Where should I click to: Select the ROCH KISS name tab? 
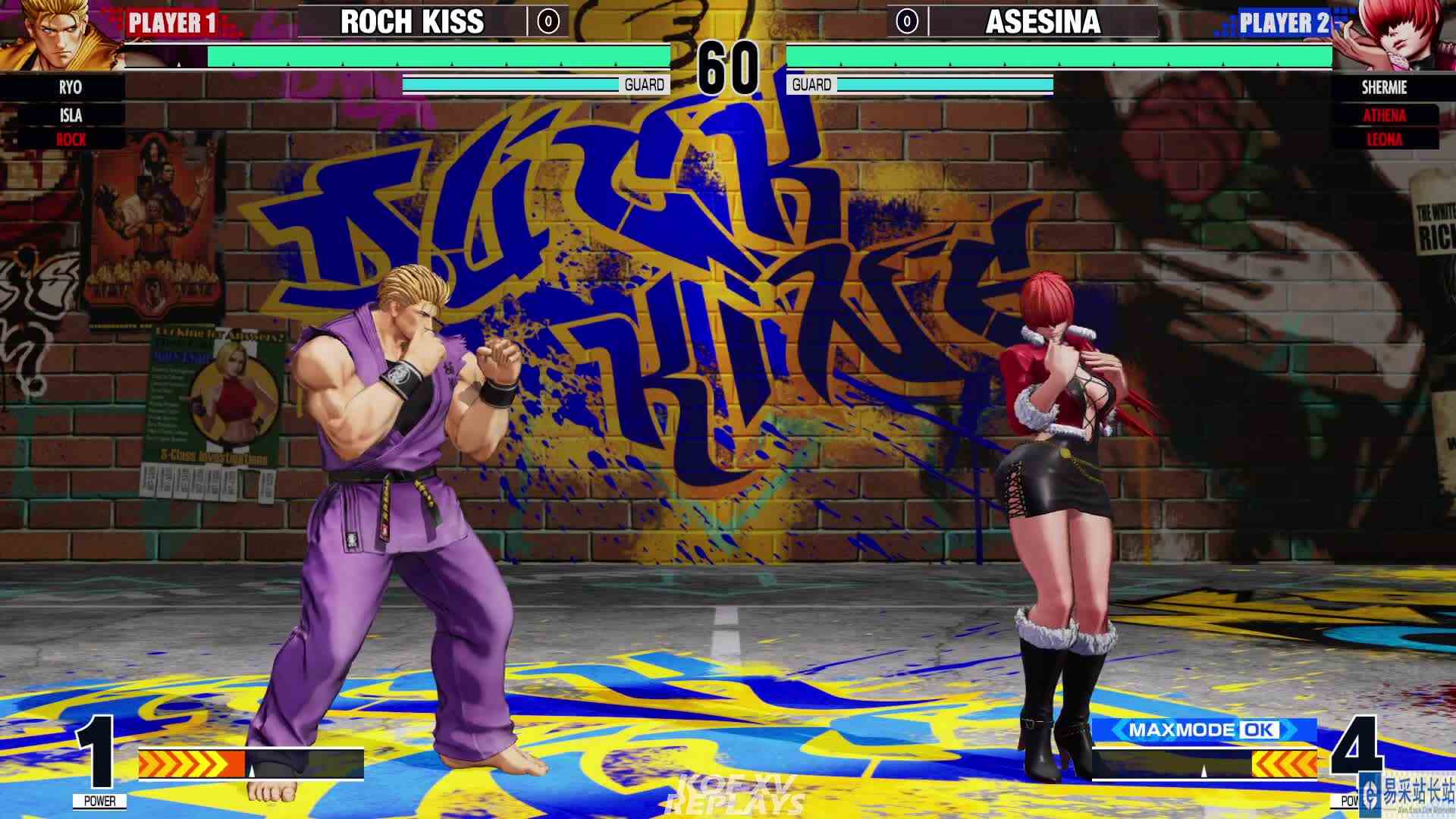coord(413,22)
